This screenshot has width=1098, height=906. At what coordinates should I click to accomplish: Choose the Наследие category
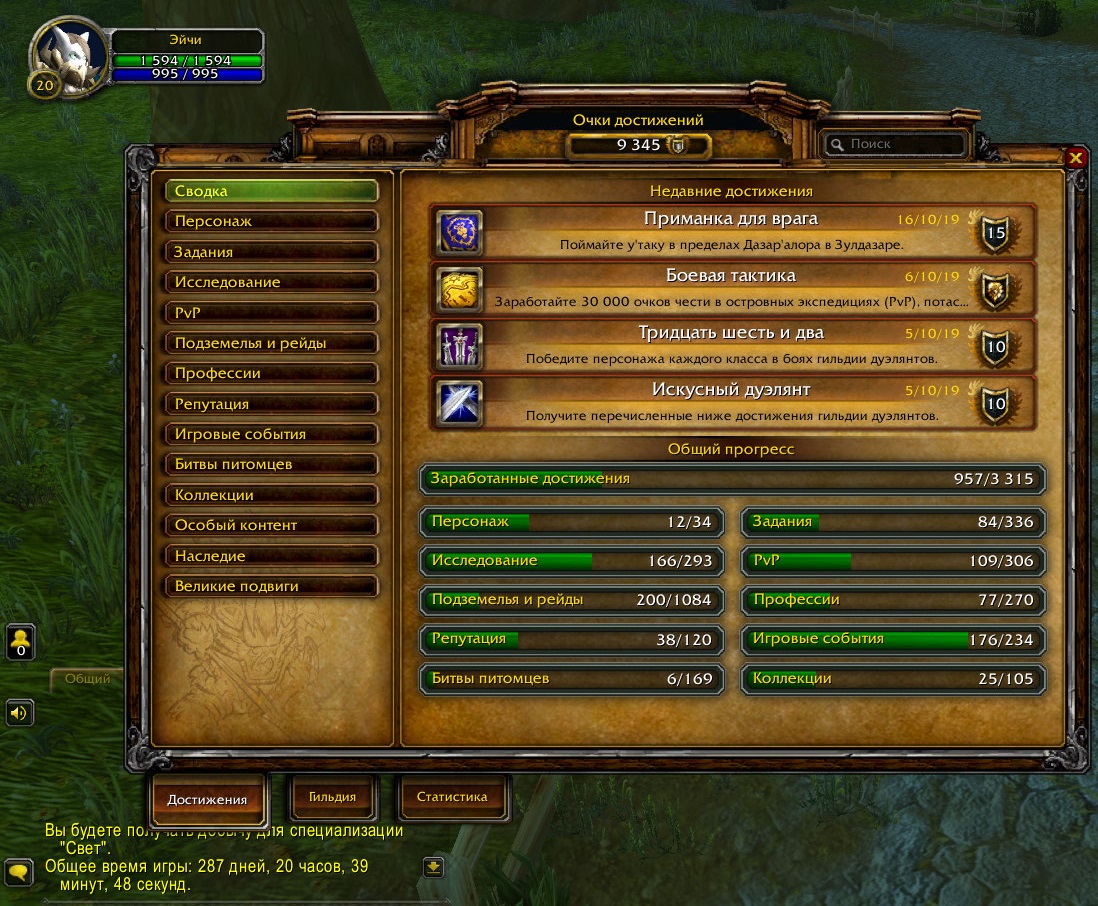[271, 556]
